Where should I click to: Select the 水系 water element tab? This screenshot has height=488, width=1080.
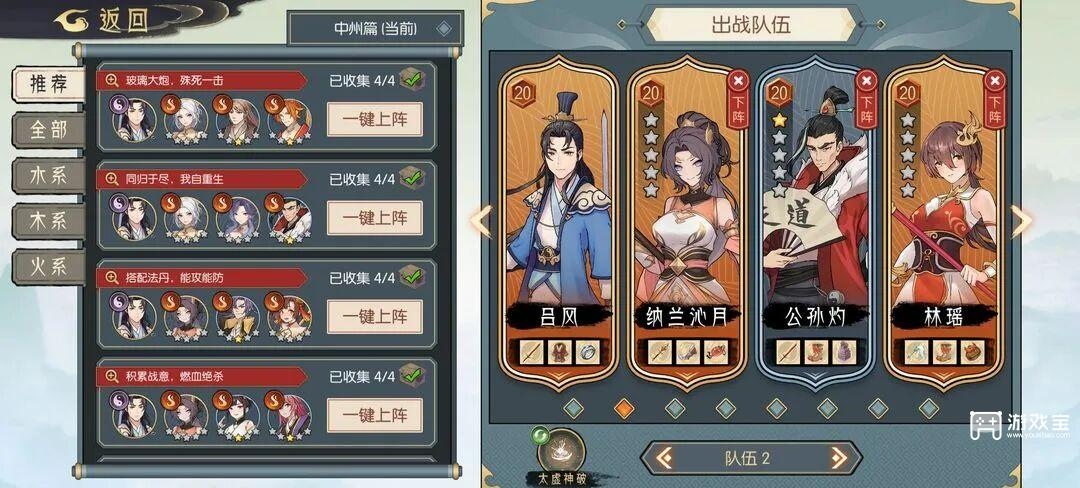[48, 175]
